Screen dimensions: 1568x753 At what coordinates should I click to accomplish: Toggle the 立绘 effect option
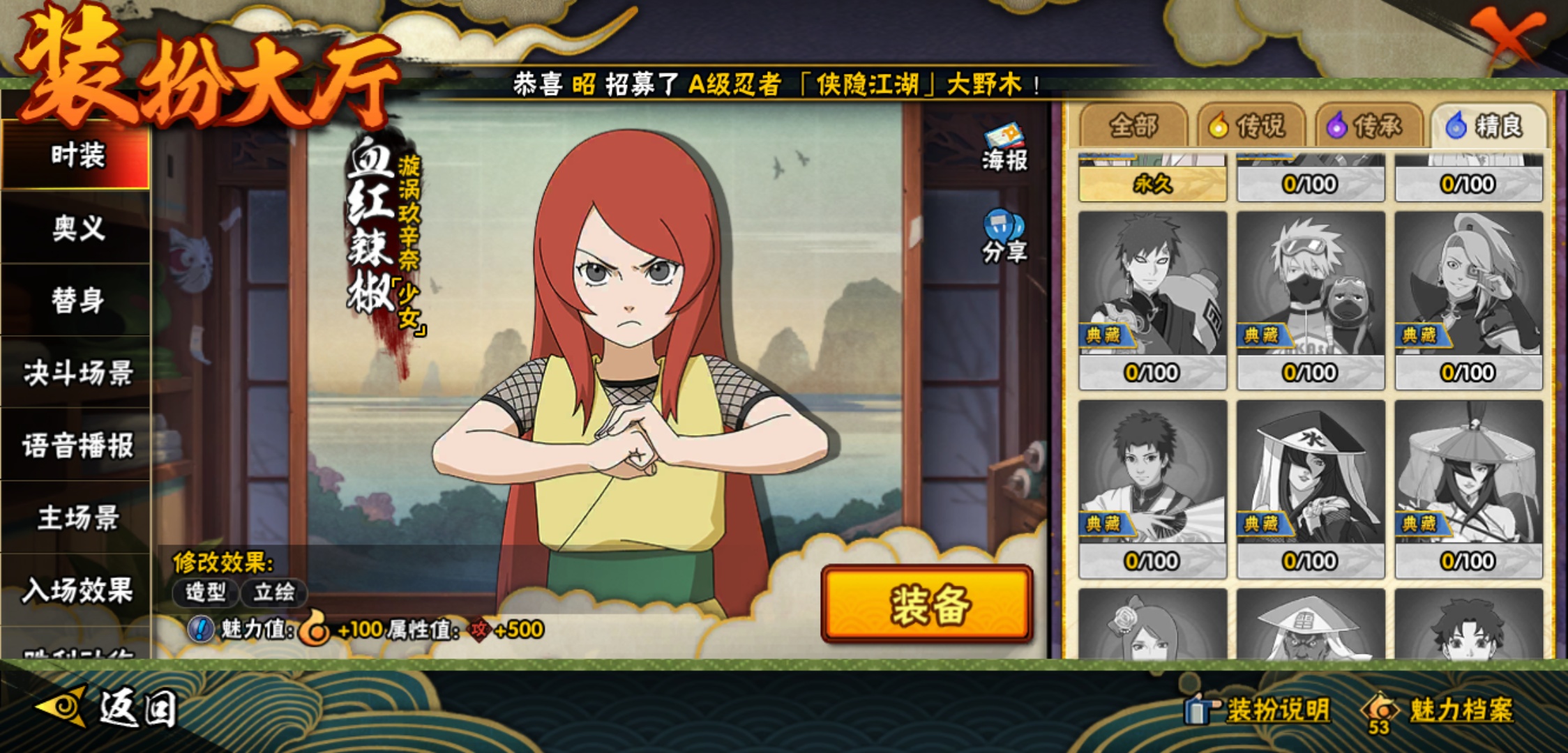click(x=273, y=593)
